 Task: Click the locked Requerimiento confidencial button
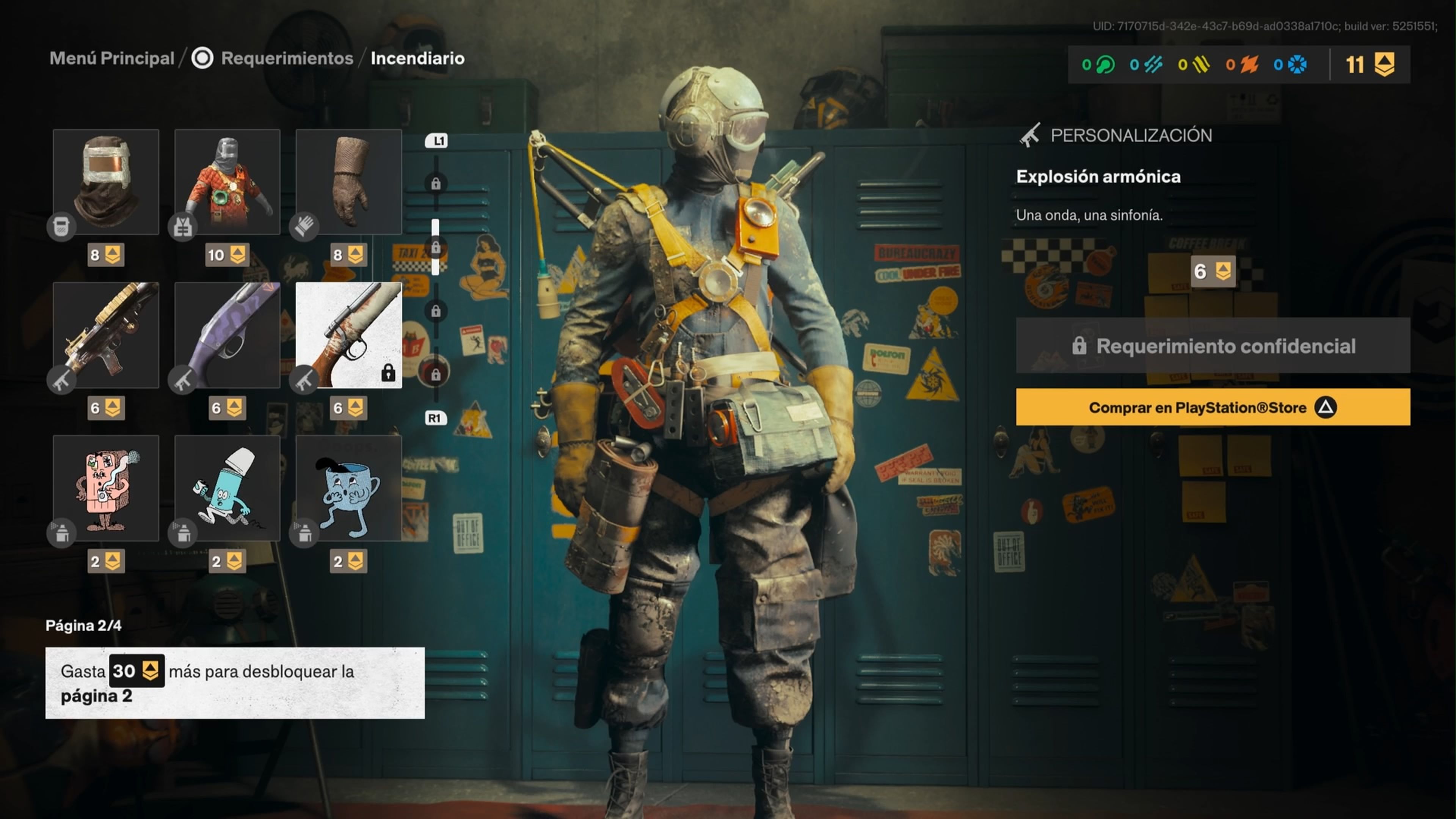pos(1213,345)
